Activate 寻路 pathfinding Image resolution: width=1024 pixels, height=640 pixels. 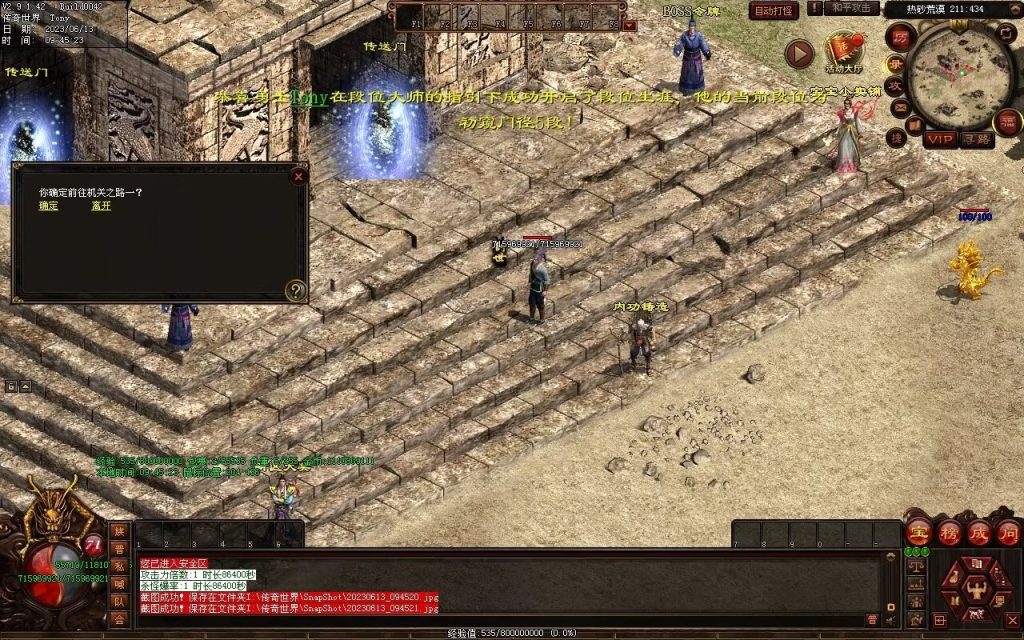point(976,139)
